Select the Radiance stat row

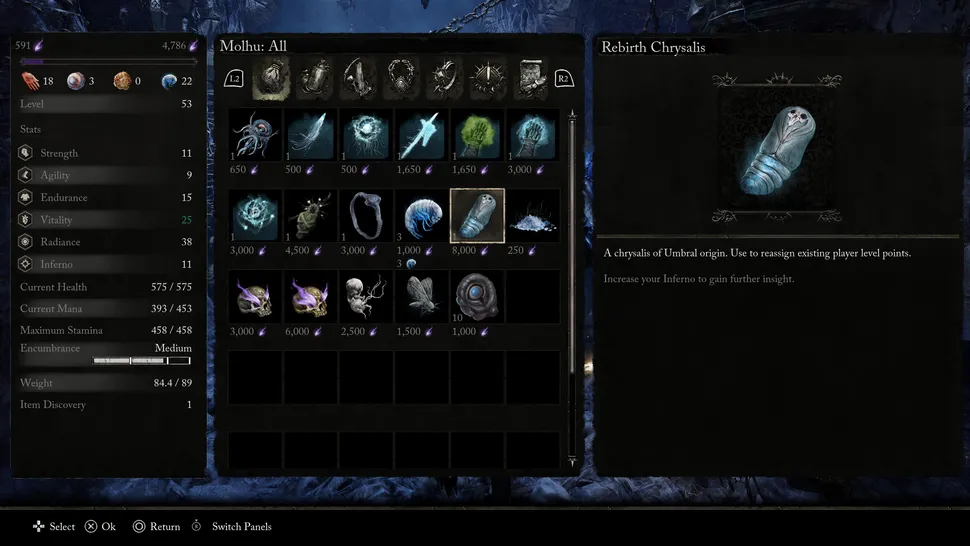tap(105, 242)
